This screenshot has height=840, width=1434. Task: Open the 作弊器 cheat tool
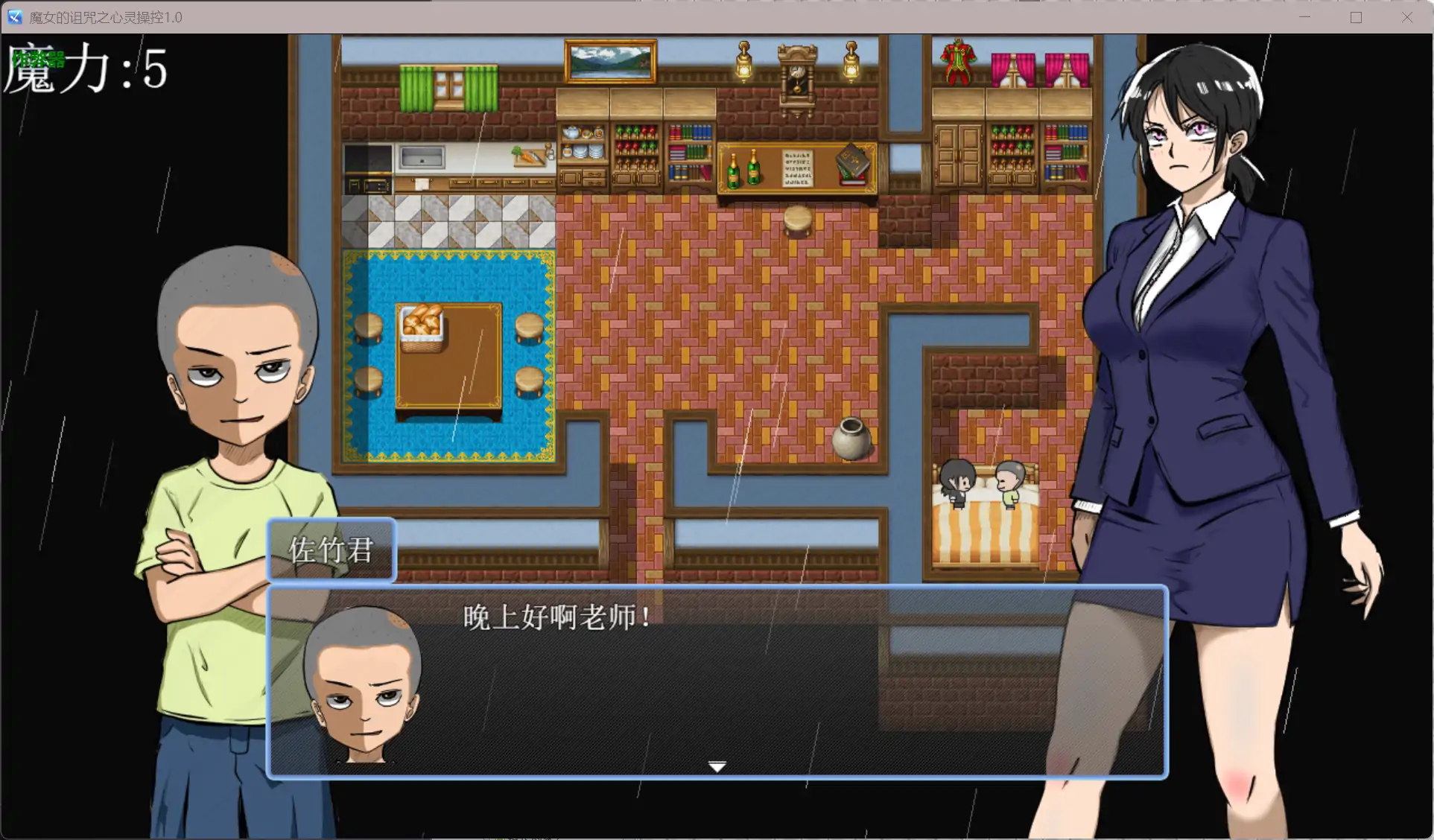click(37, 58)
